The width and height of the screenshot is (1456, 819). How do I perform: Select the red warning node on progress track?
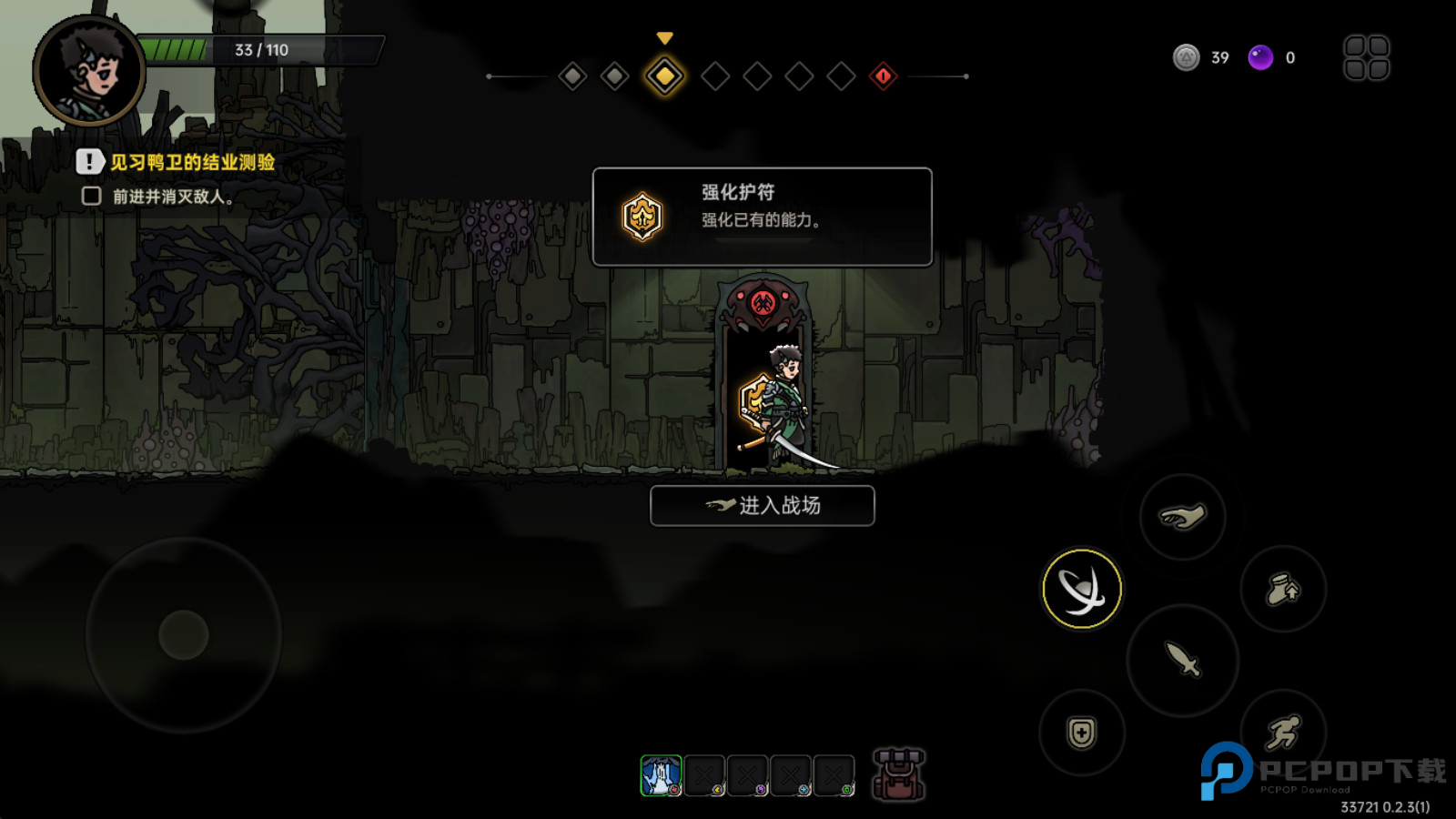(882, 76)
